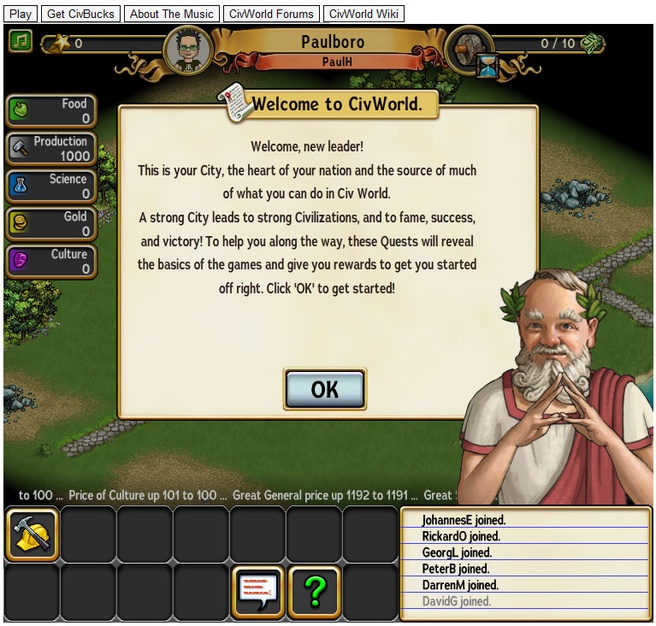
Task: Open the Play page
Action: coord(20,14)
